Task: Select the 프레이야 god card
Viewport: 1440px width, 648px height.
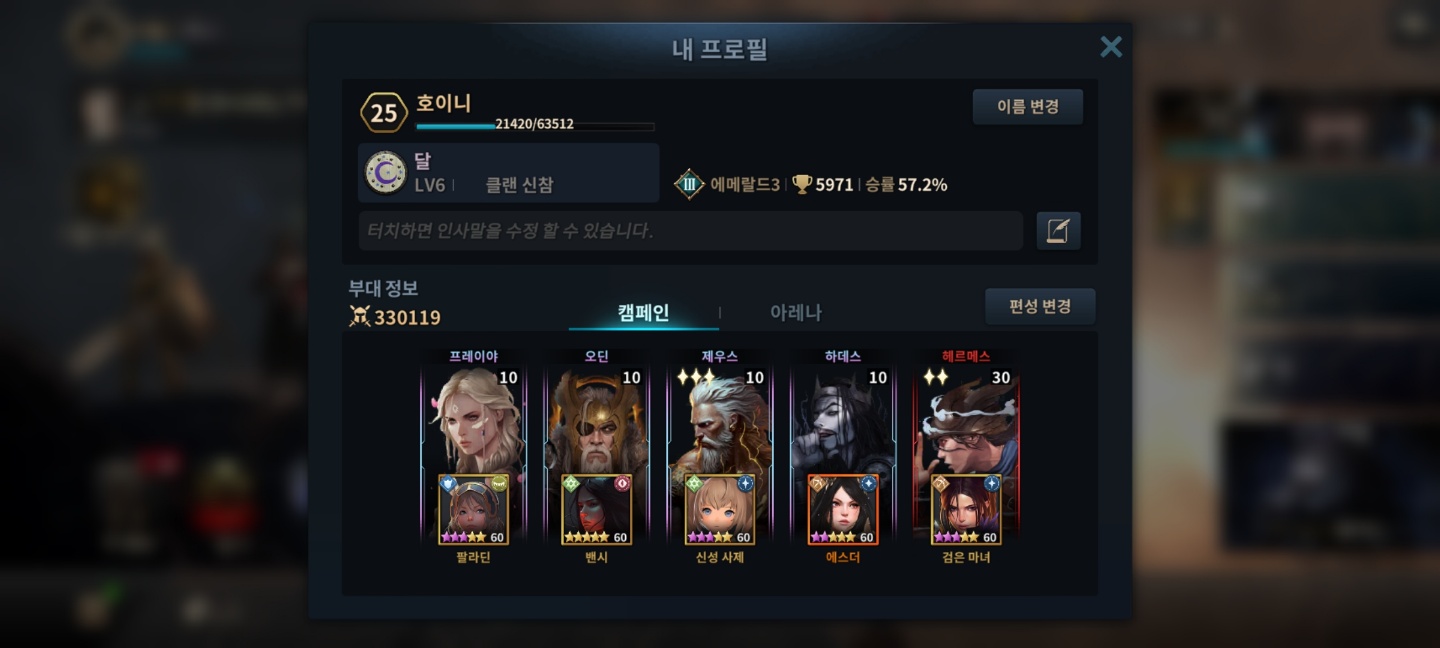Action: 473,420
